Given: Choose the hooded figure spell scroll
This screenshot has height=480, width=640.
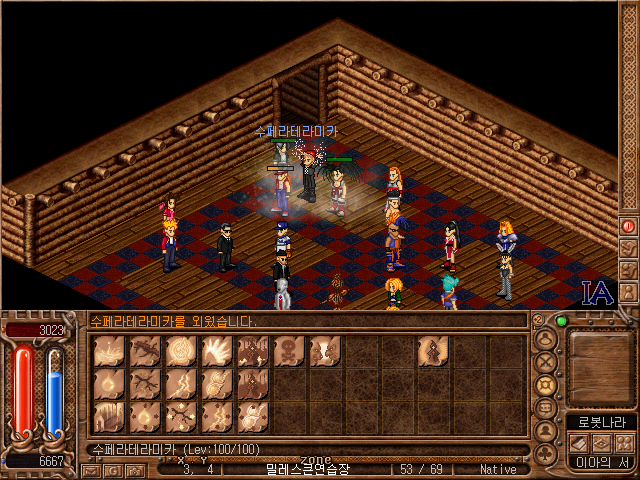Looking at the screenshot, I should [x=433, y=350].
